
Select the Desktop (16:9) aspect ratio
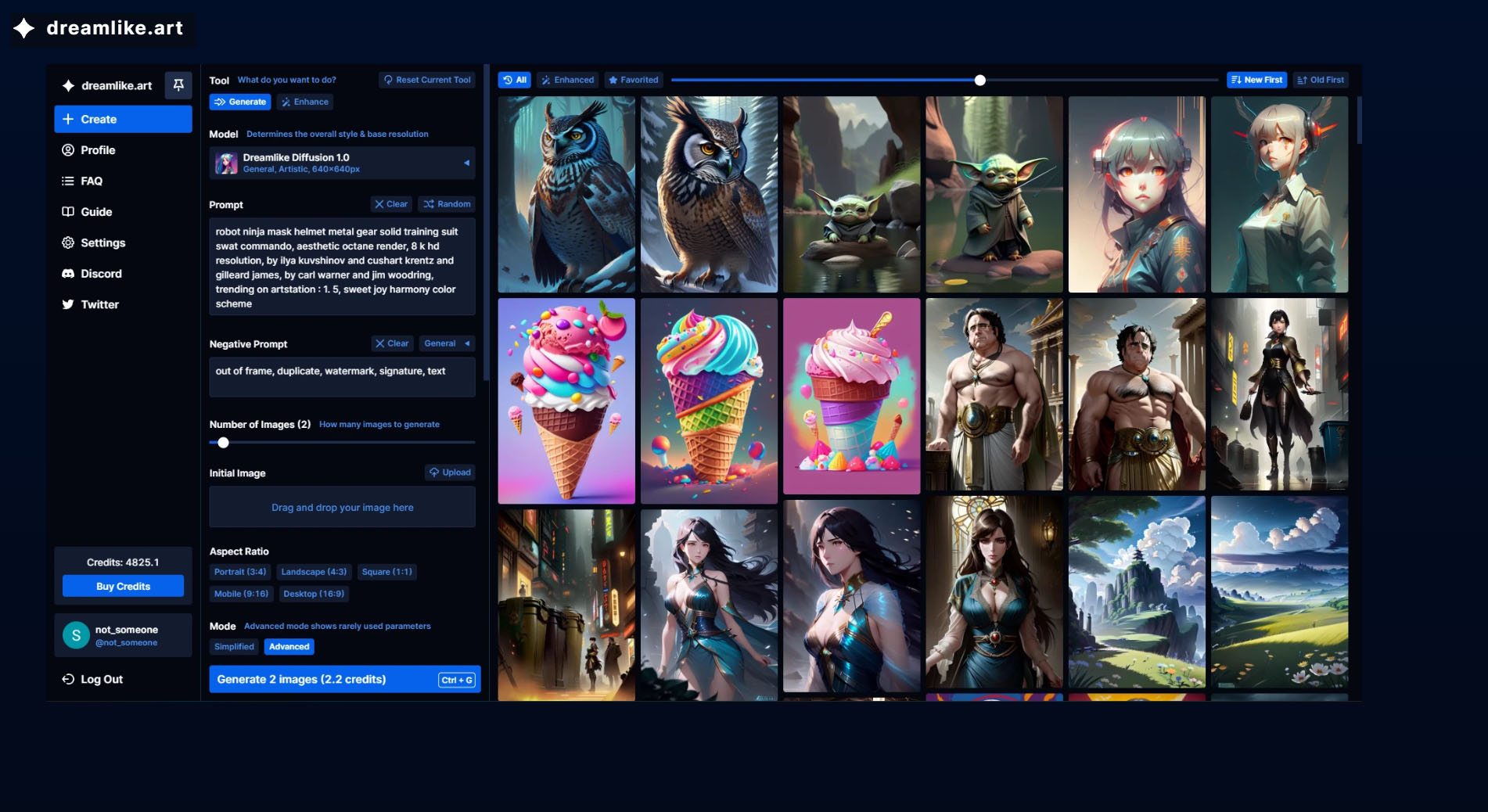[x=314, y=594]
